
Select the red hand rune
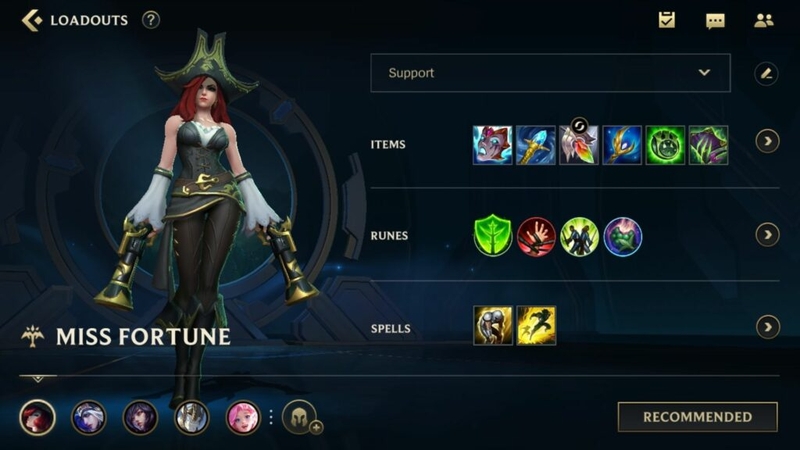click(x=536, y=236)
